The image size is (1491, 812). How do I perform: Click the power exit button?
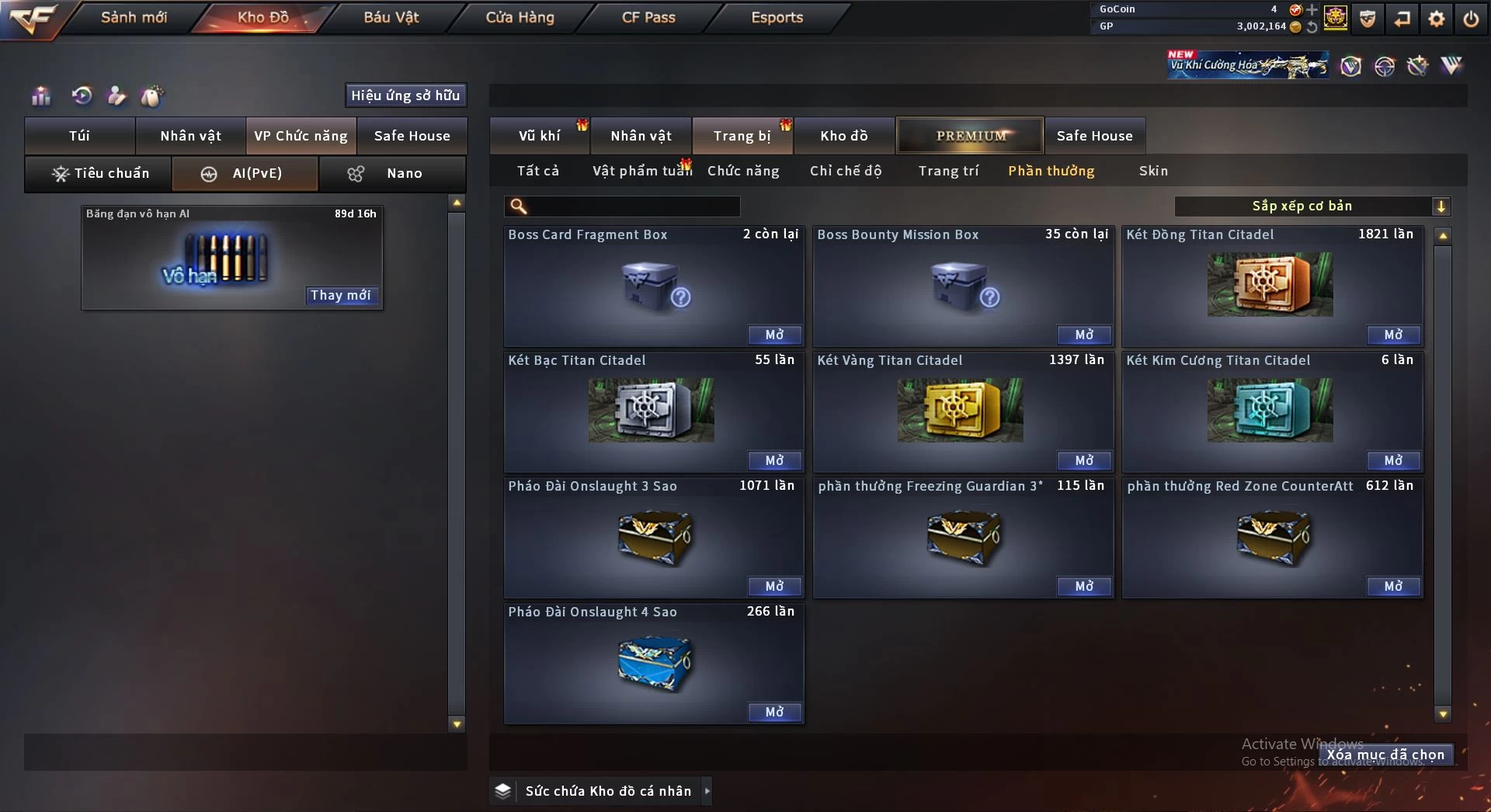point(1471,19)
